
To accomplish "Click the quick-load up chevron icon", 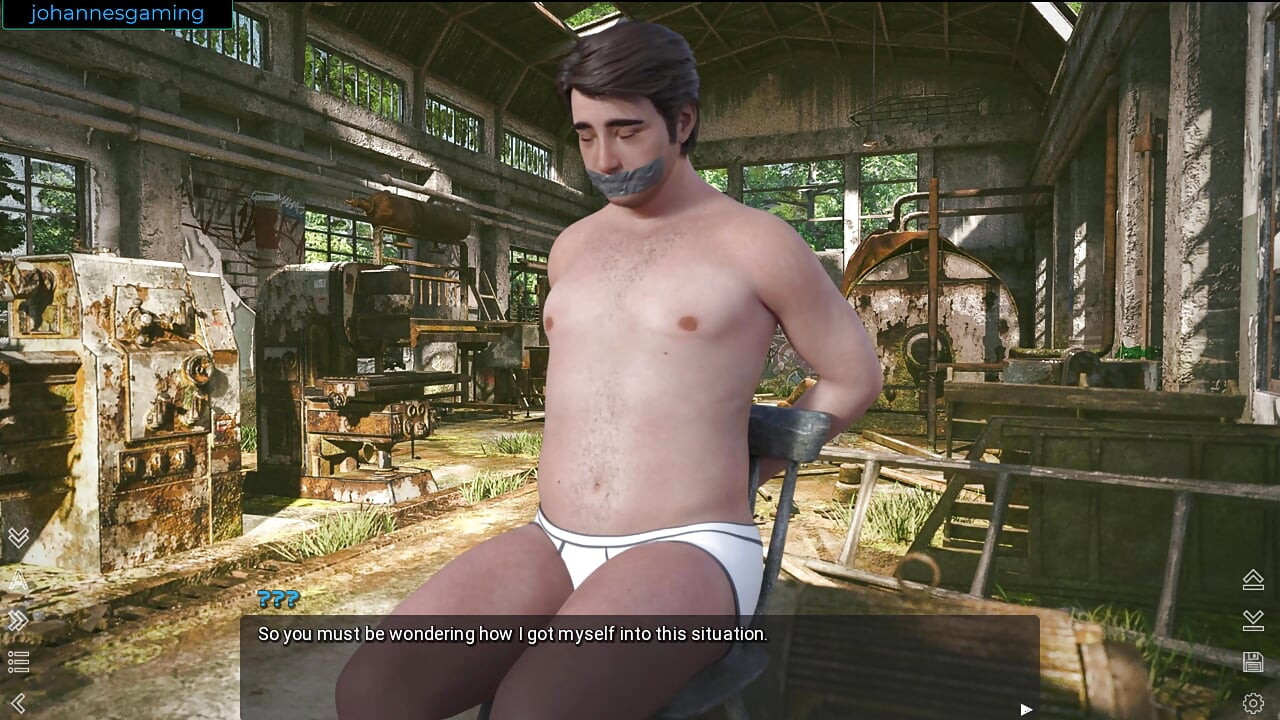I will 1253,579.
